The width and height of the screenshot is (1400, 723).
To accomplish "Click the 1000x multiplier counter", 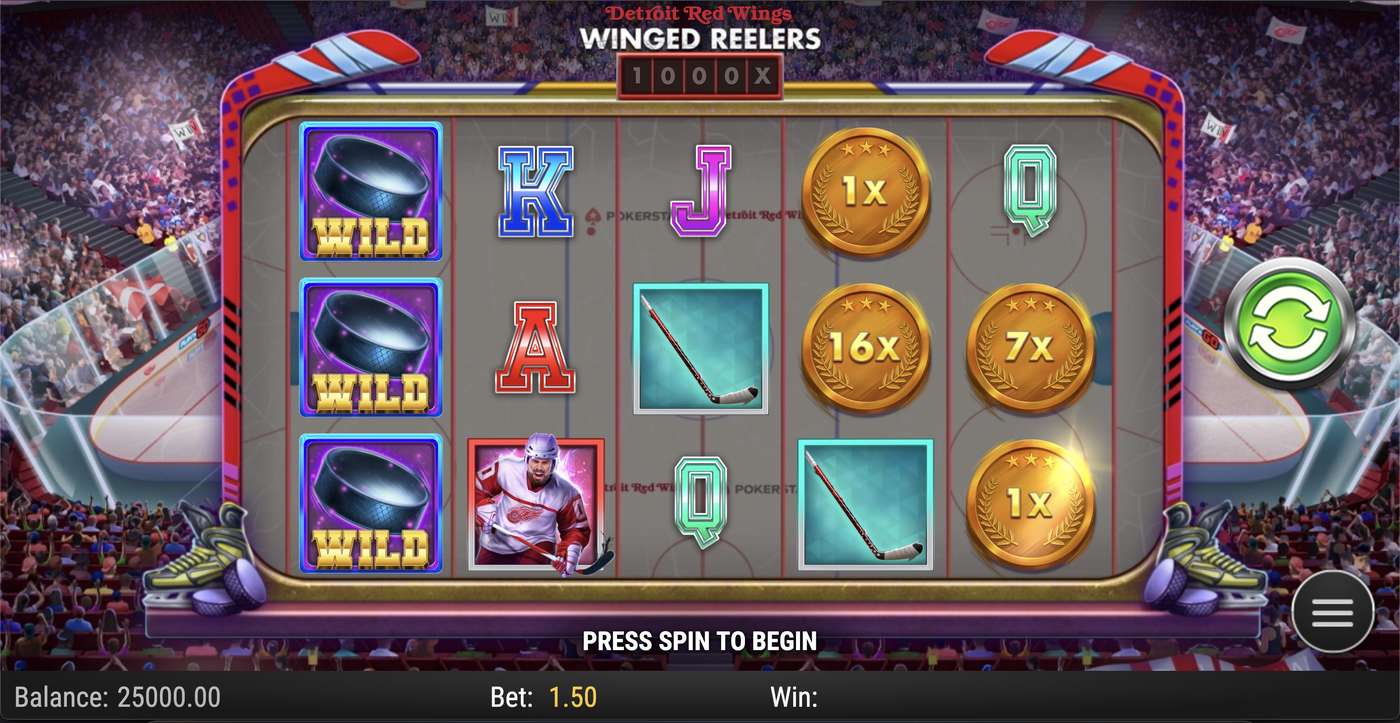I will [x=700, y=72].
